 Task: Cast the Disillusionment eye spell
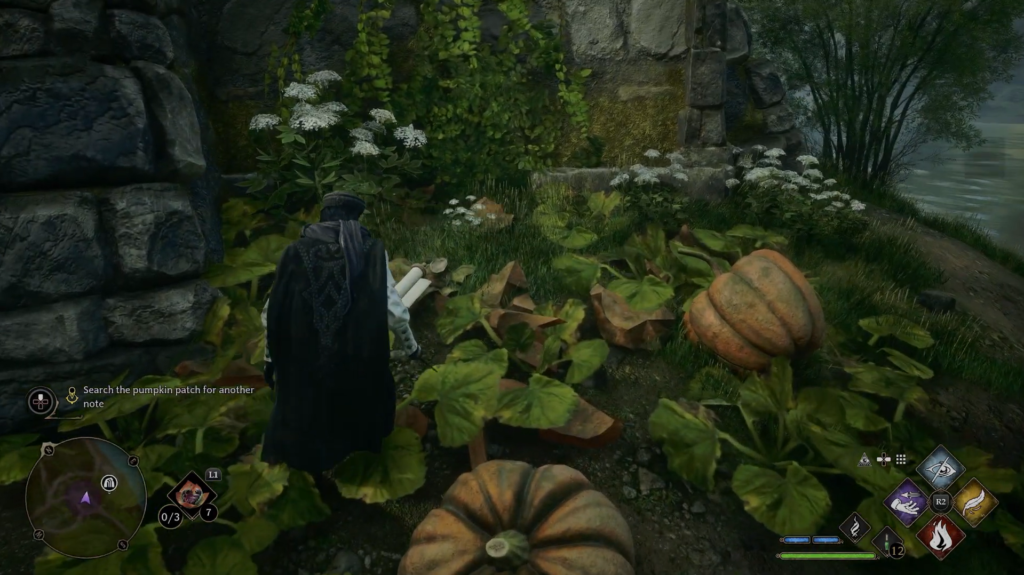(x=940, y=467)
